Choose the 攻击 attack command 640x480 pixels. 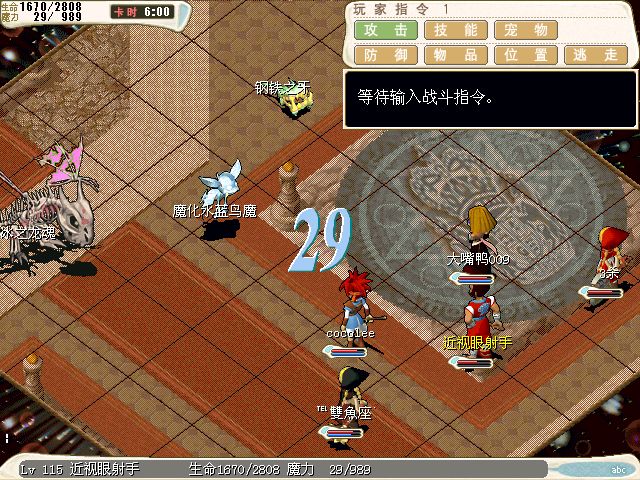(386, 31)
